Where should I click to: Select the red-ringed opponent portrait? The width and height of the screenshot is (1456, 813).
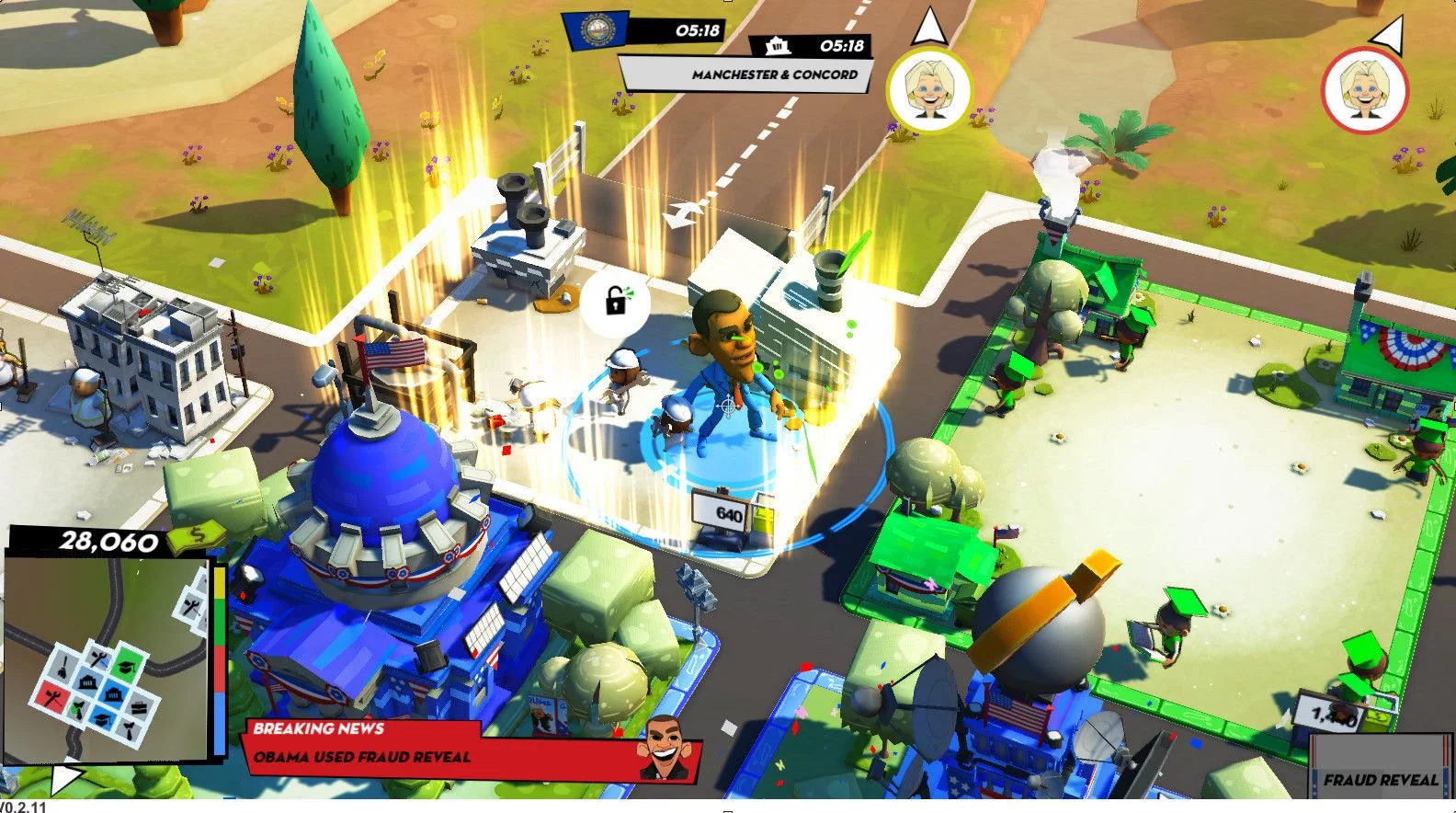tap(1364, 91)
